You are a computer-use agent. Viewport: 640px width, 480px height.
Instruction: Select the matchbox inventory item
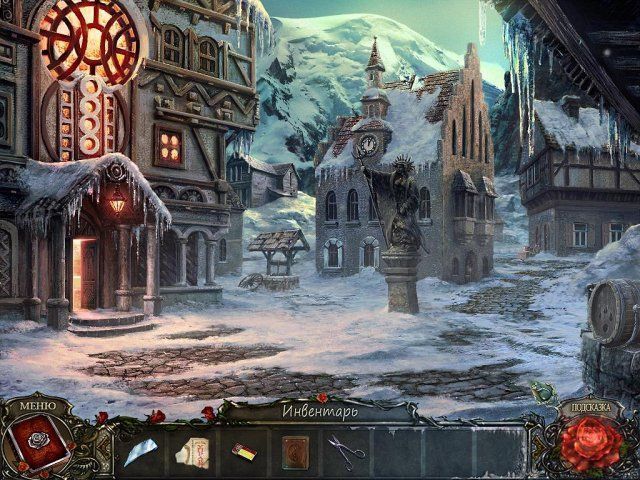coord(245,452)
